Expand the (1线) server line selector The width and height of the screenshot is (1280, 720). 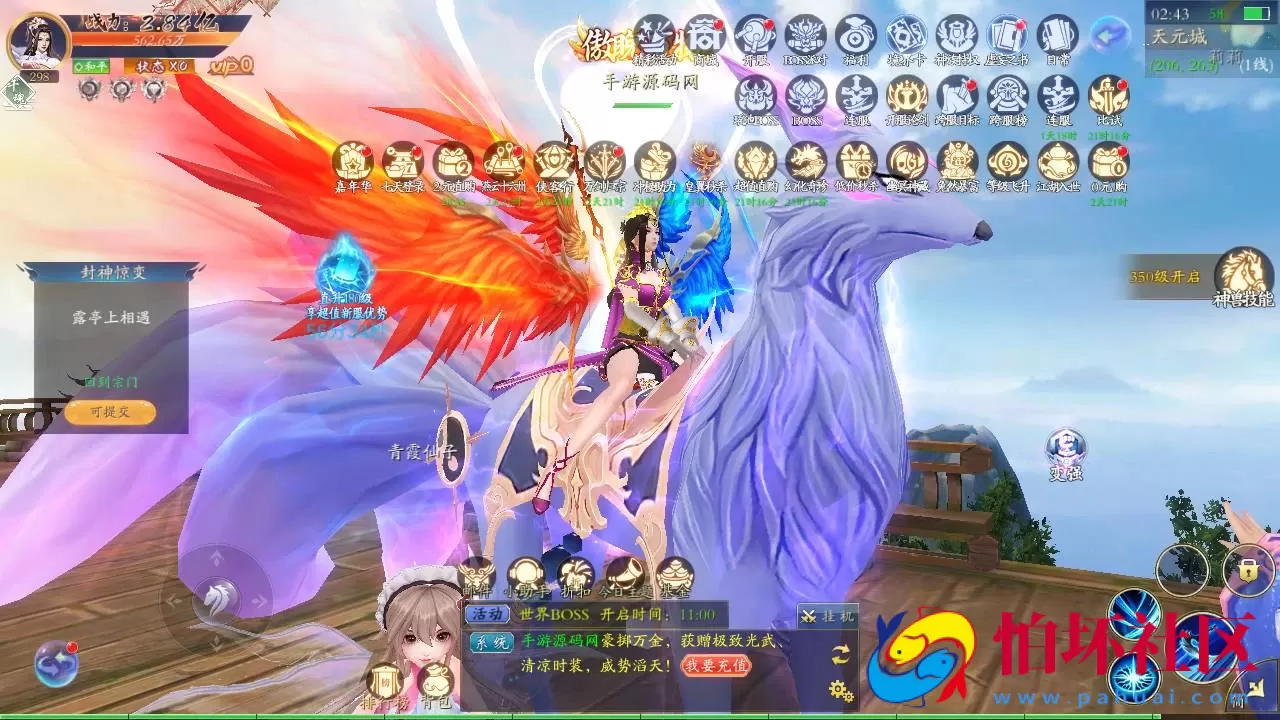(1254, 65)
